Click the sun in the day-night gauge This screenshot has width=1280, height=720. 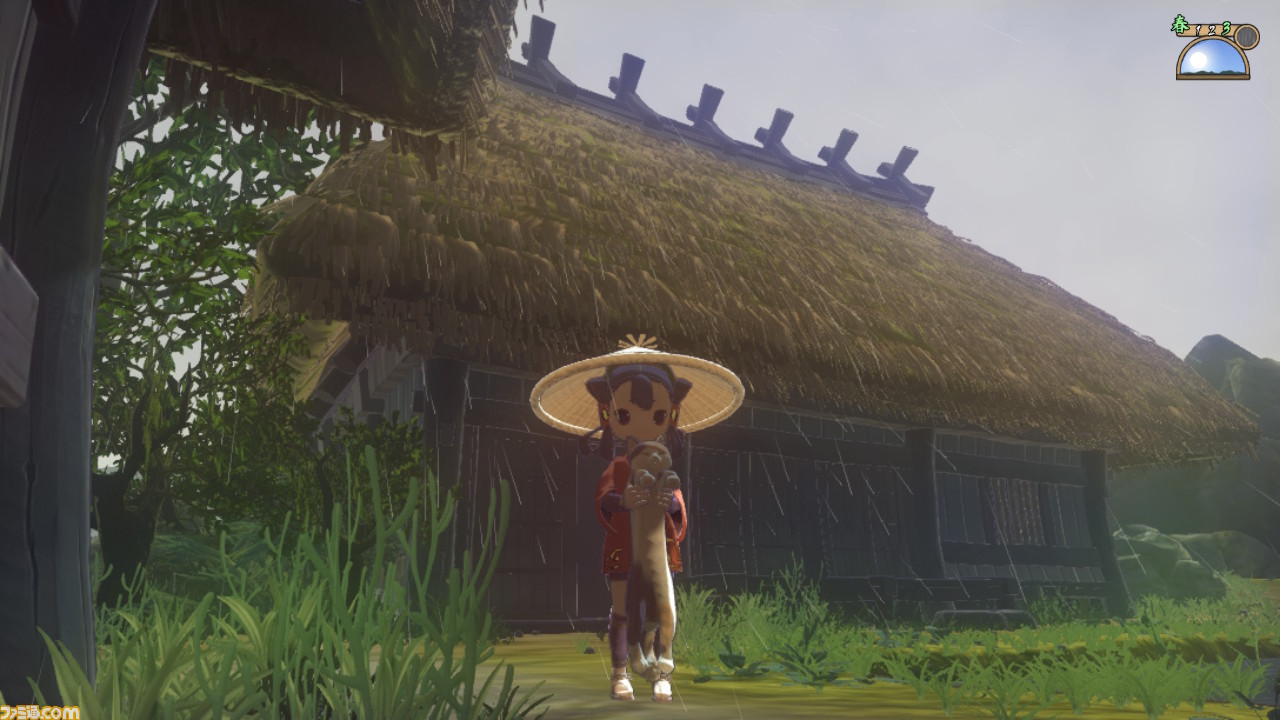coord(1197,58)
